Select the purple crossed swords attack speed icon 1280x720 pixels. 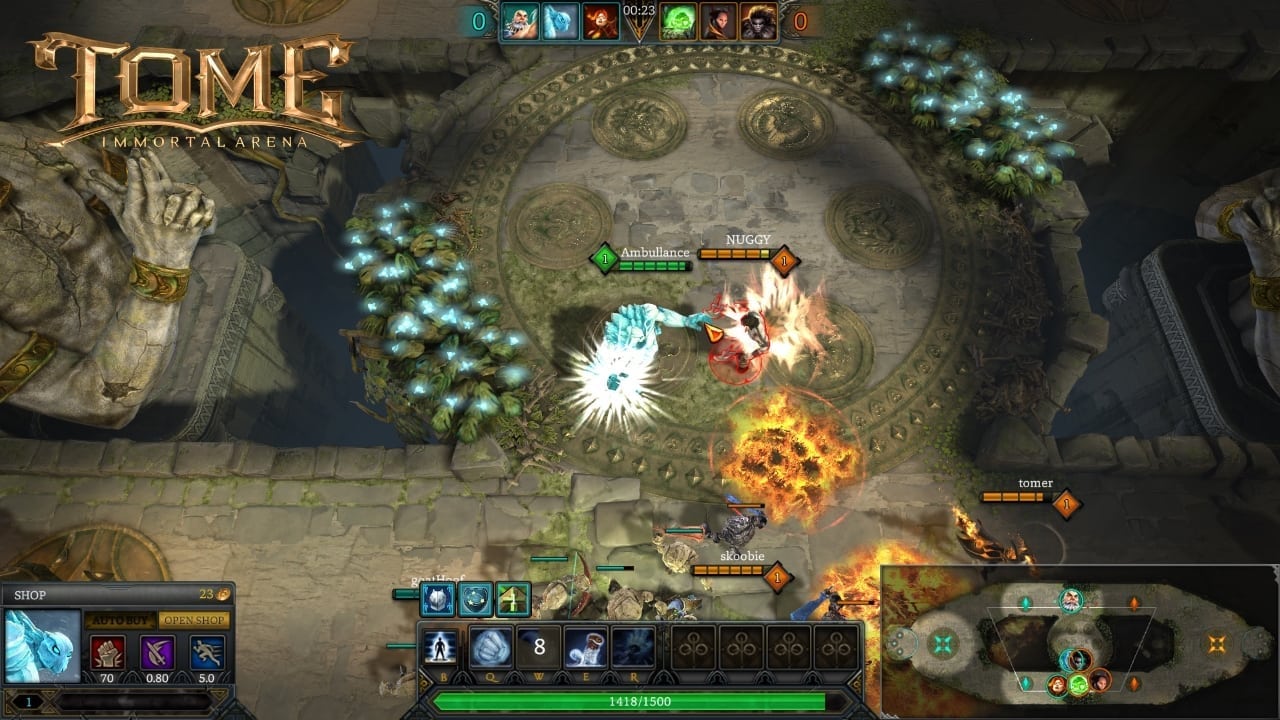(x=157, y=652)
